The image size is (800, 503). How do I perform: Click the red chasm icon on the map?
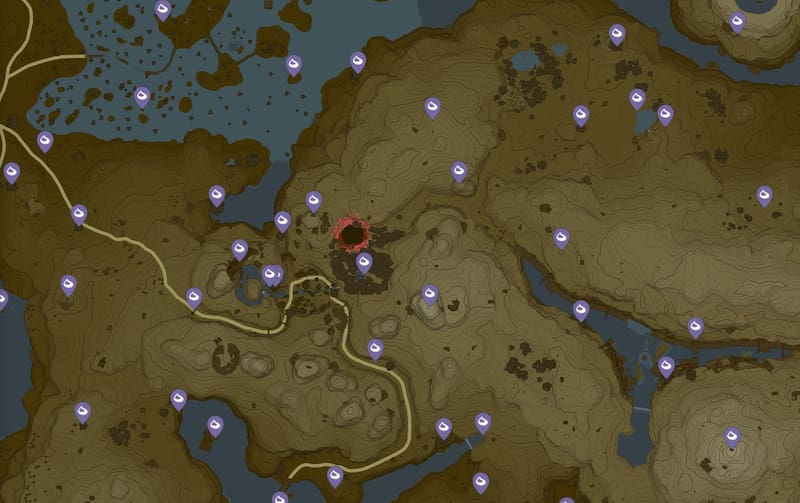[x=351, y=234]
